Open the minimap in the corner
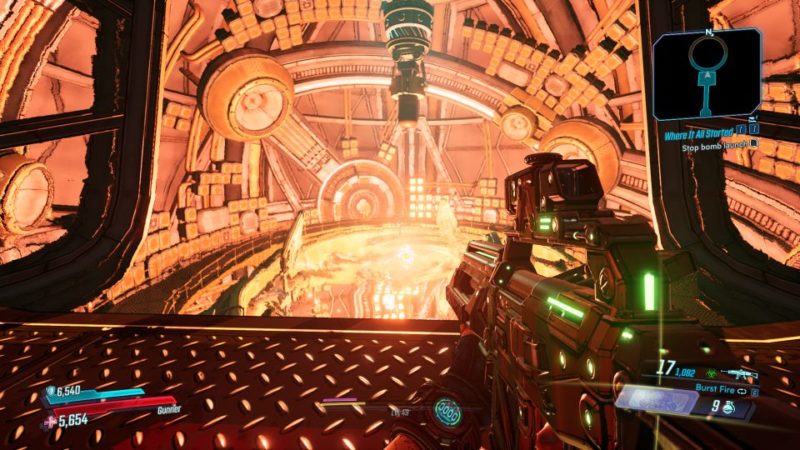Image resolution: width=800 pixels, height=450 pixels. point(707,75)
